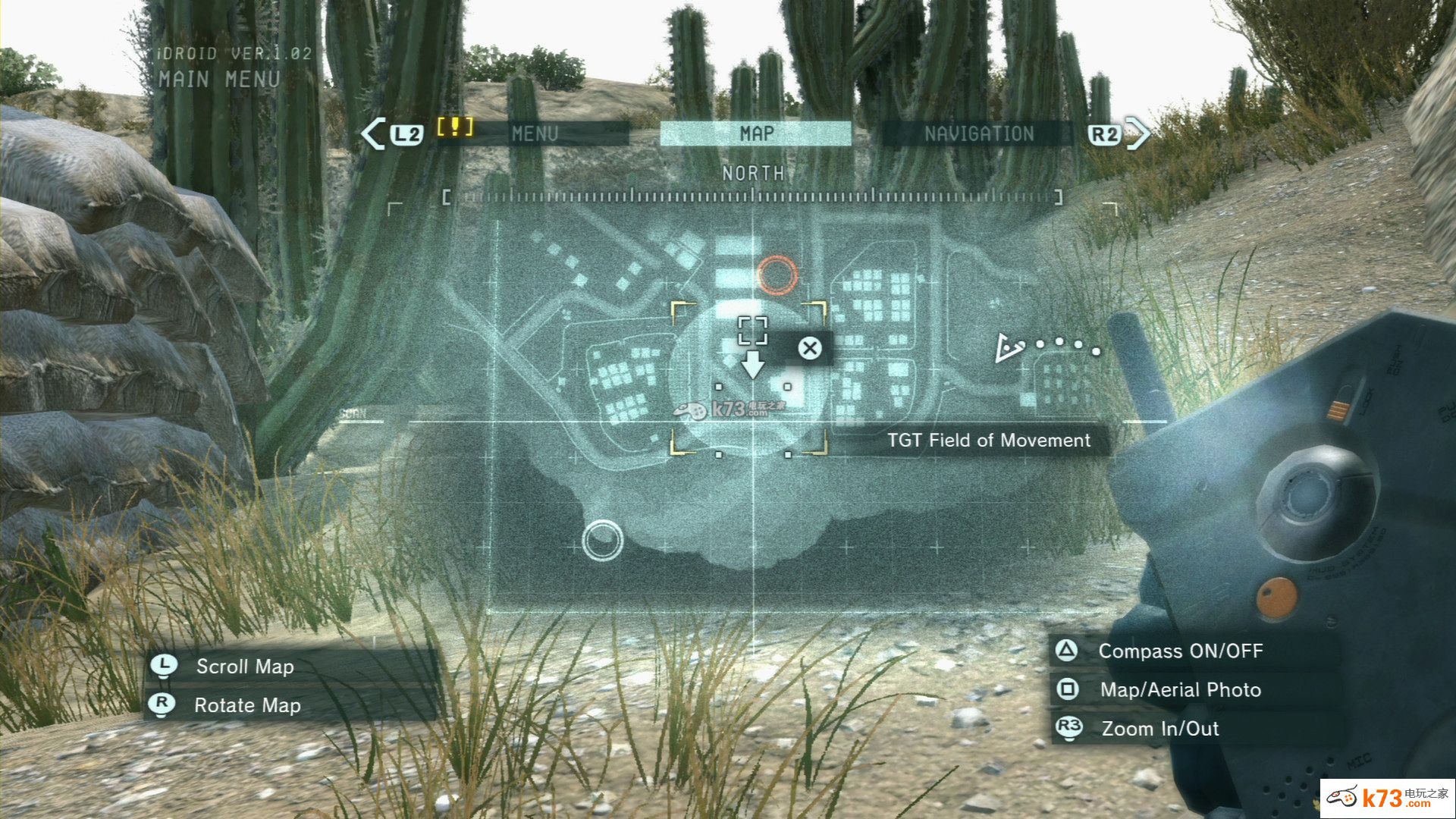Select the Rotate Map option

point(247,705)
